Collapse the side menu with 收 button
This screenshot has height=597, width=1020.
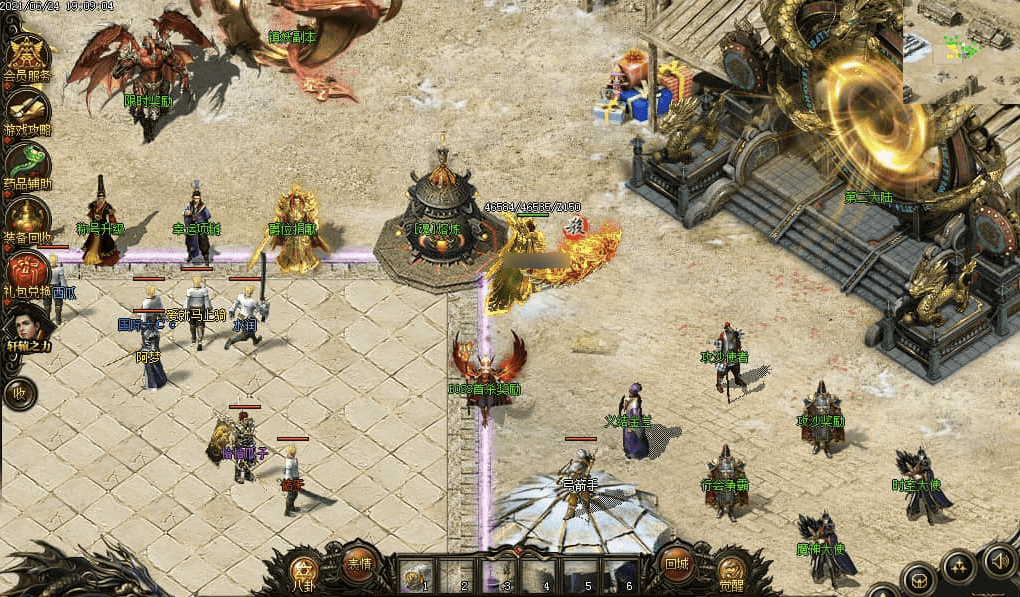tap(19, 393)
